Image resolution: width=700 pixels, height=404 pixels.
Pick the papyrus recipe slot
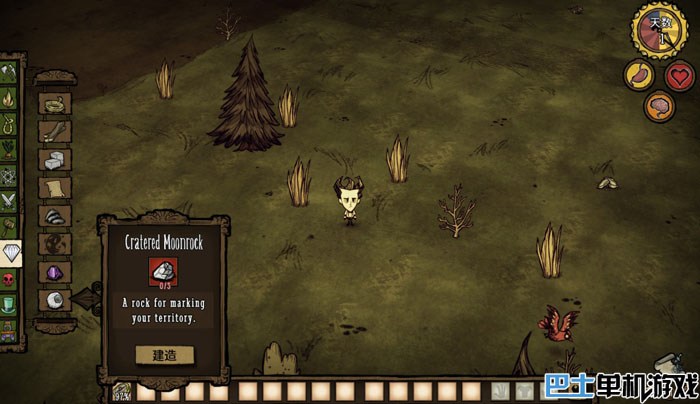coord(54,187)
